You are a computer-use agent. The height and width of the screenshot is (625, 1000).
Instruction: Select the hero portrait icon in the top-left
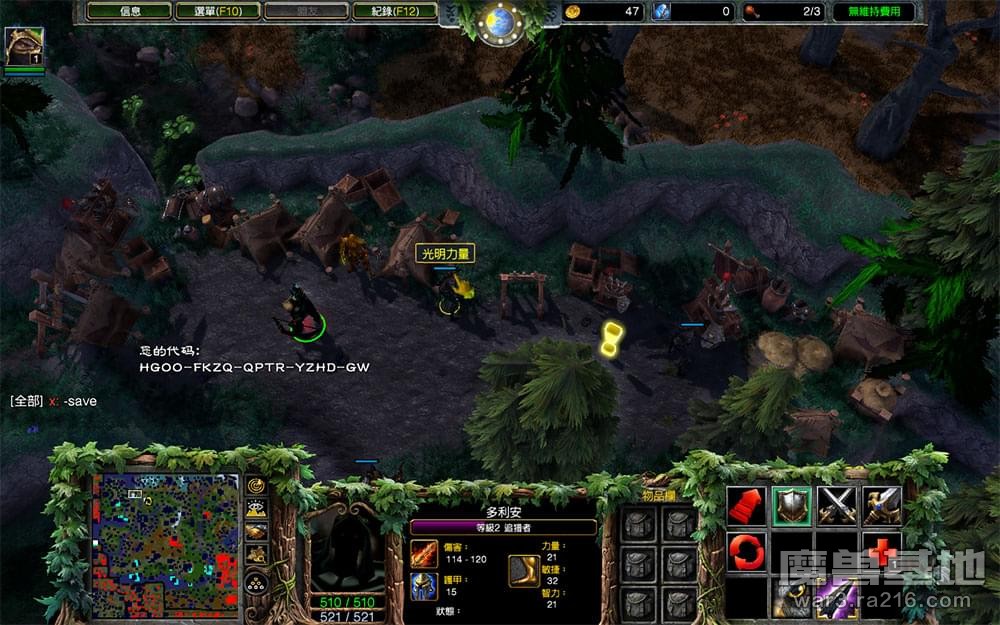(23, 47)
